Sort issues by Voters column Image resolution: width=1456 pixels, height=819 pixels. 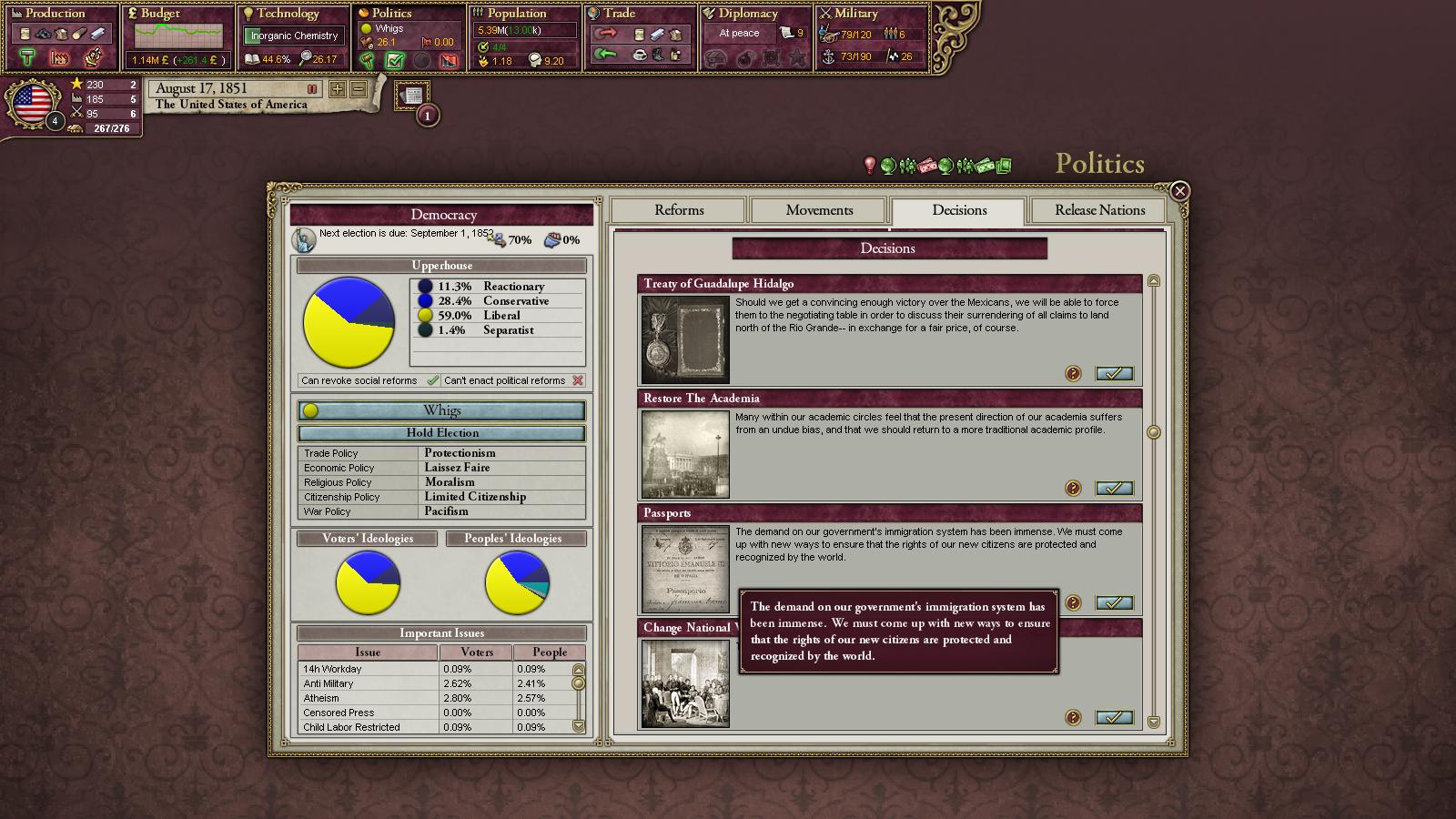coord(477,652)
